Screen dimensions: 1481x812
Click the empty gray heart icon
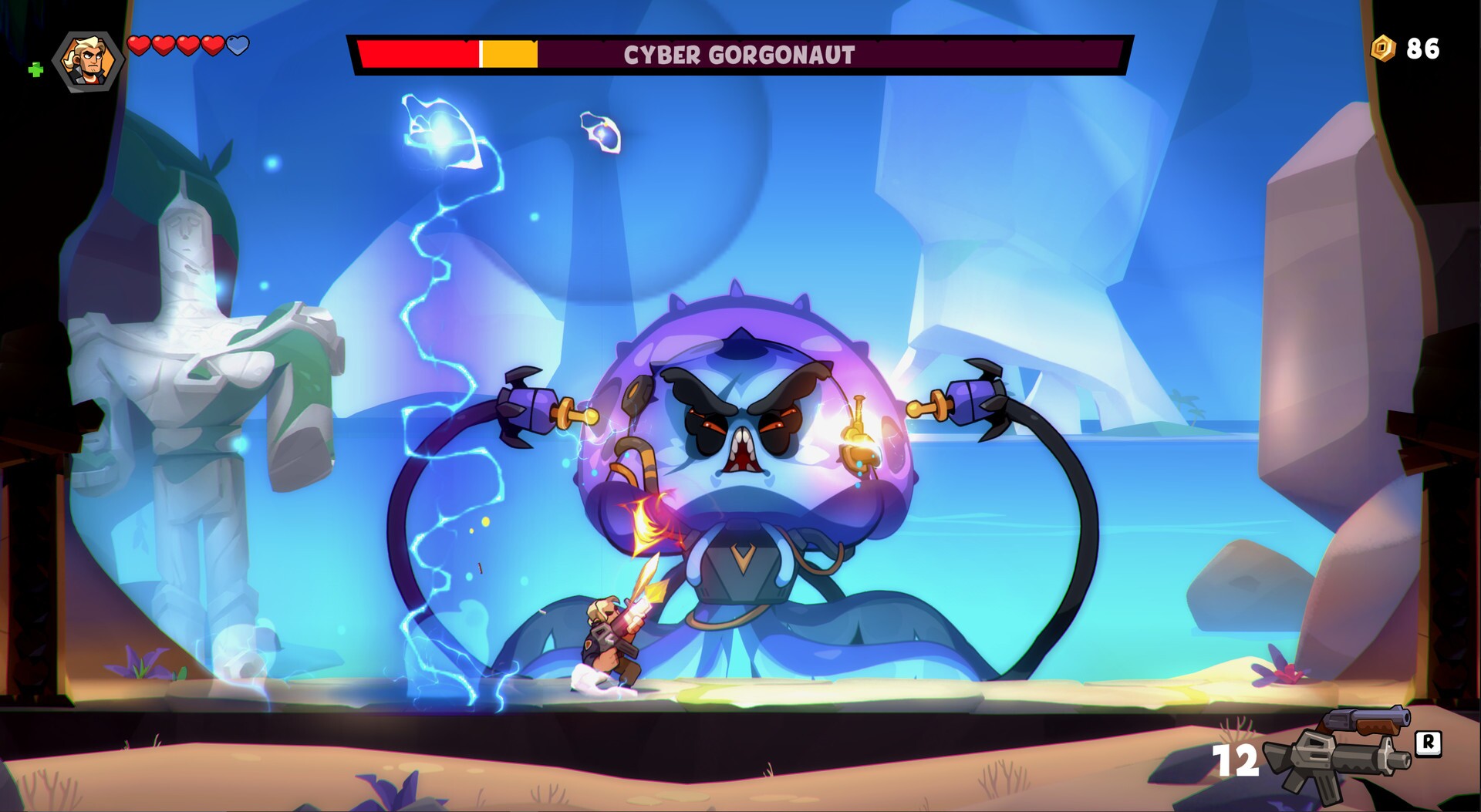[x=238, y=45]
